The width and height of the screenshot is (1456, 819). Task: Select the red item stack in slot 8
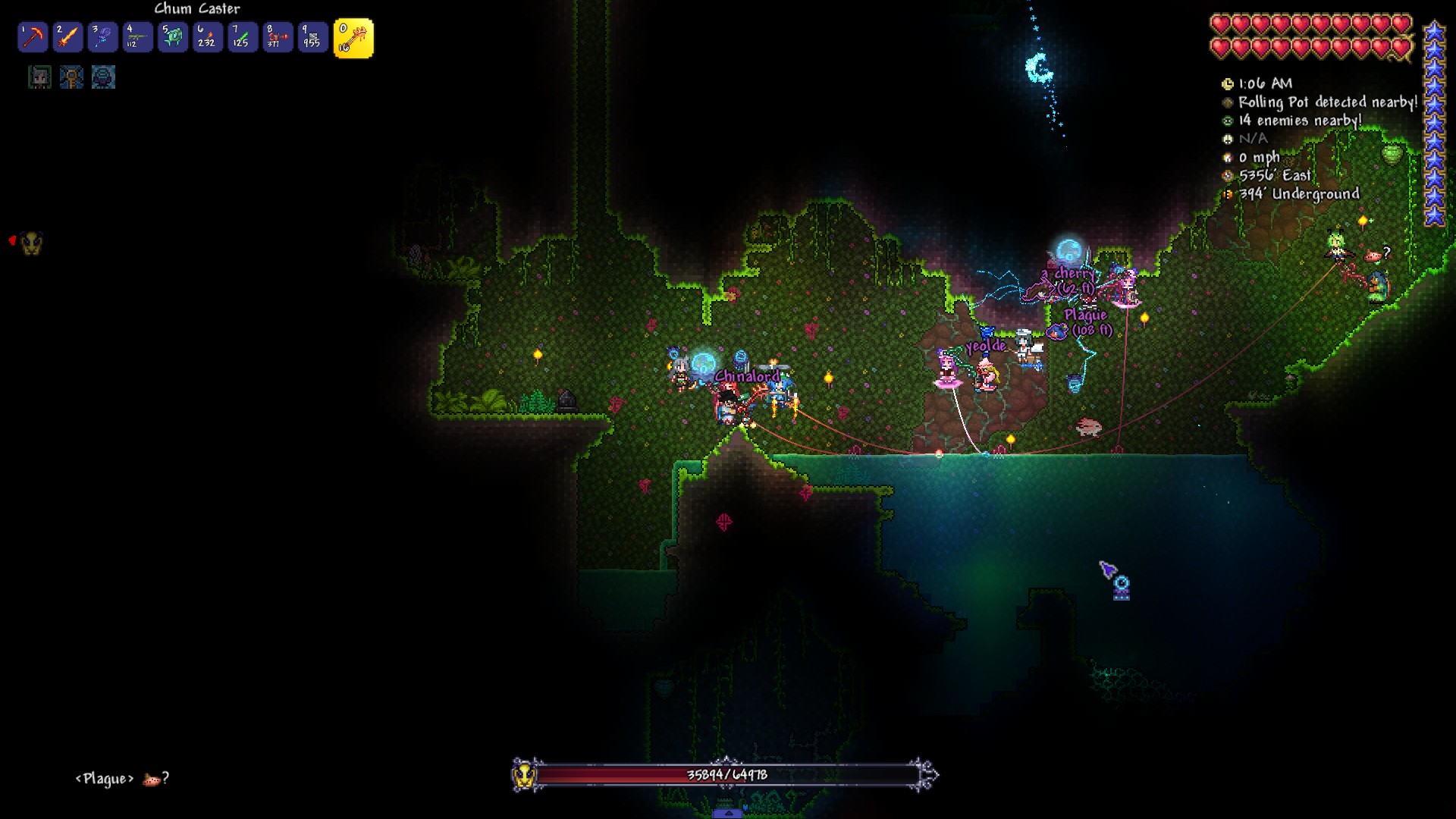pyautogui.click(x=278, y=38)
